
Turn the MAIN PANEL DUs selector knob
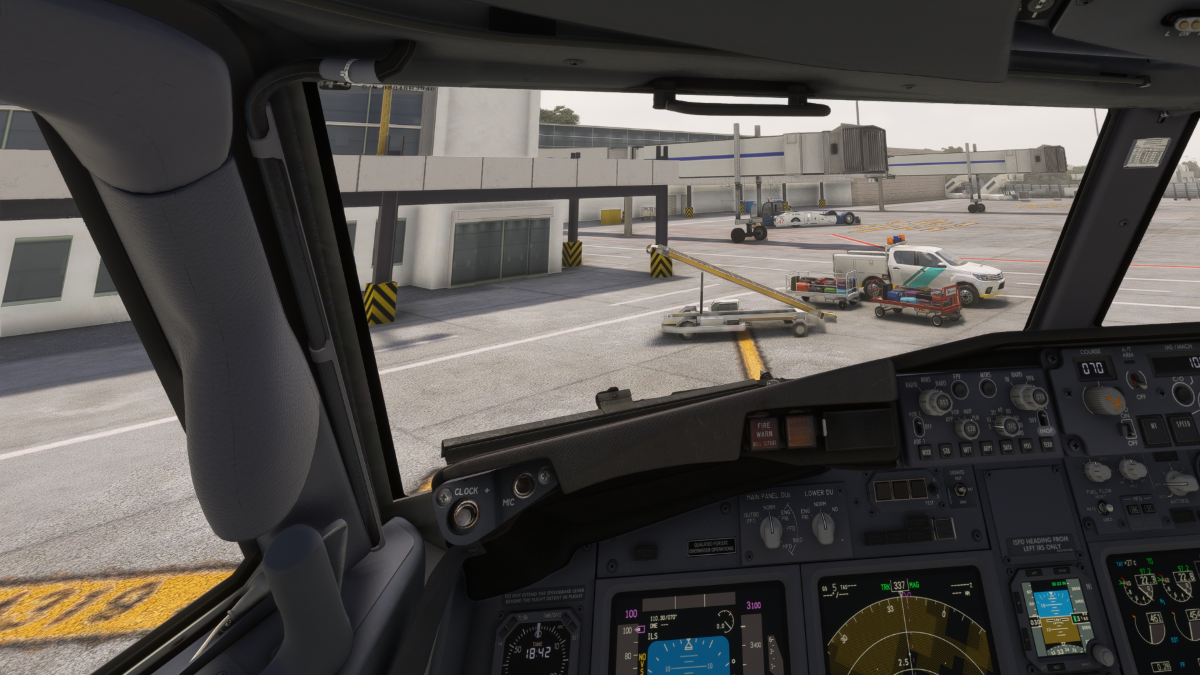(771, 531)
